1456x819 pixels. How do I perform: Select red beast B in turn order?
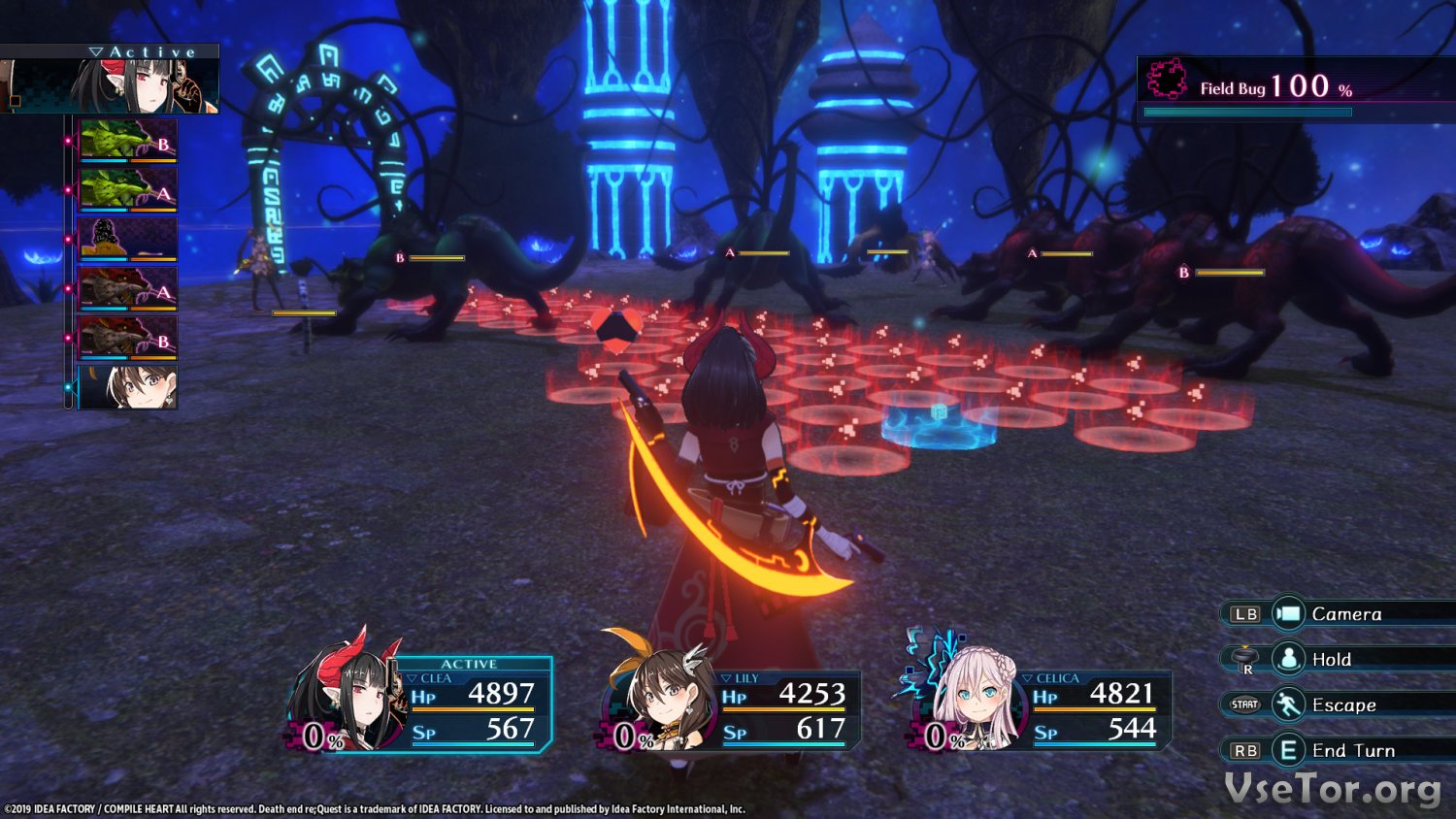click(127, 338)
